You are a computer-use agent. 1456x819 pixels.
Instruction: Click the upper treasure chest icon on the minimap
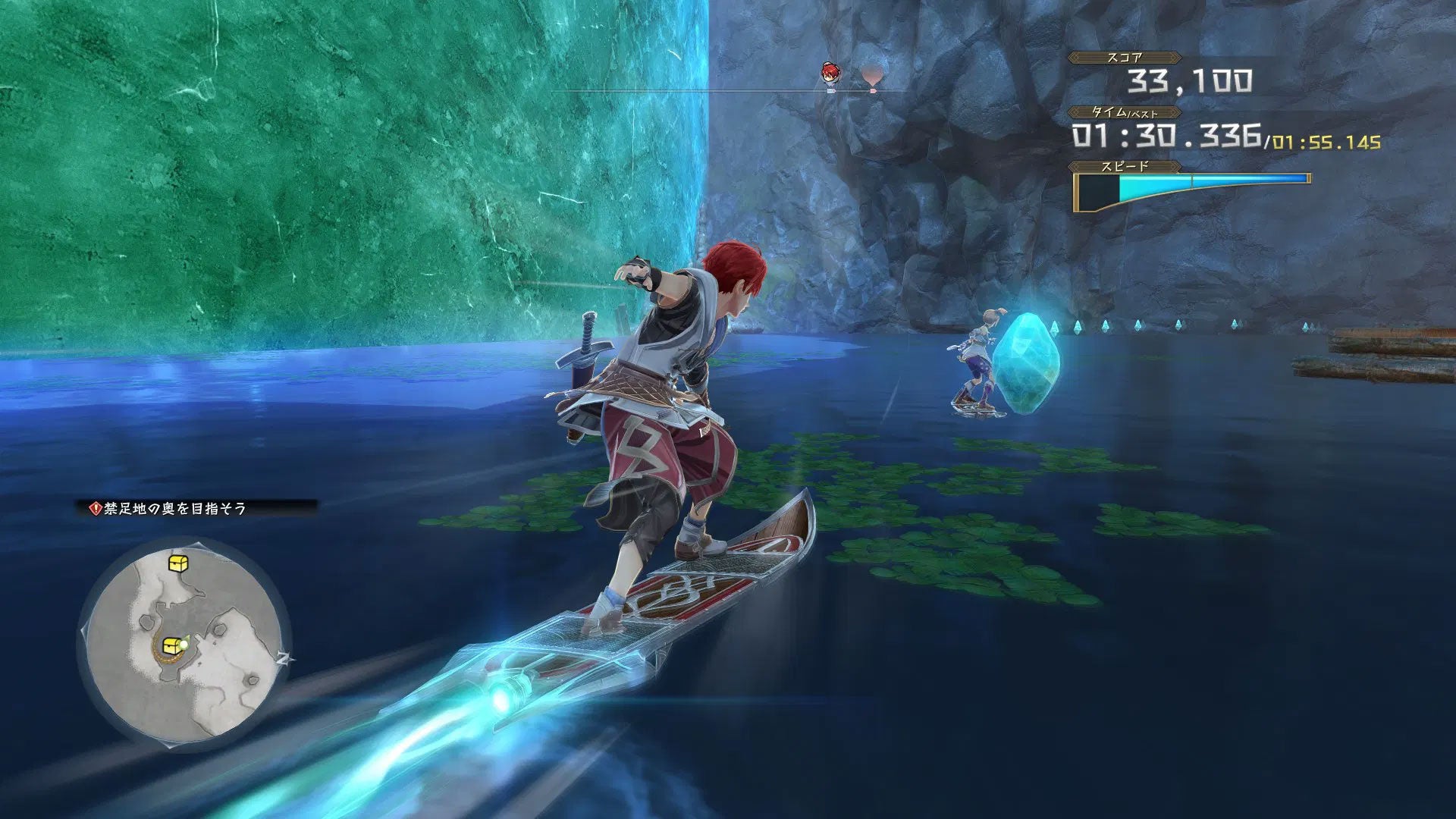pyautogui.click(x=177, y=563)
